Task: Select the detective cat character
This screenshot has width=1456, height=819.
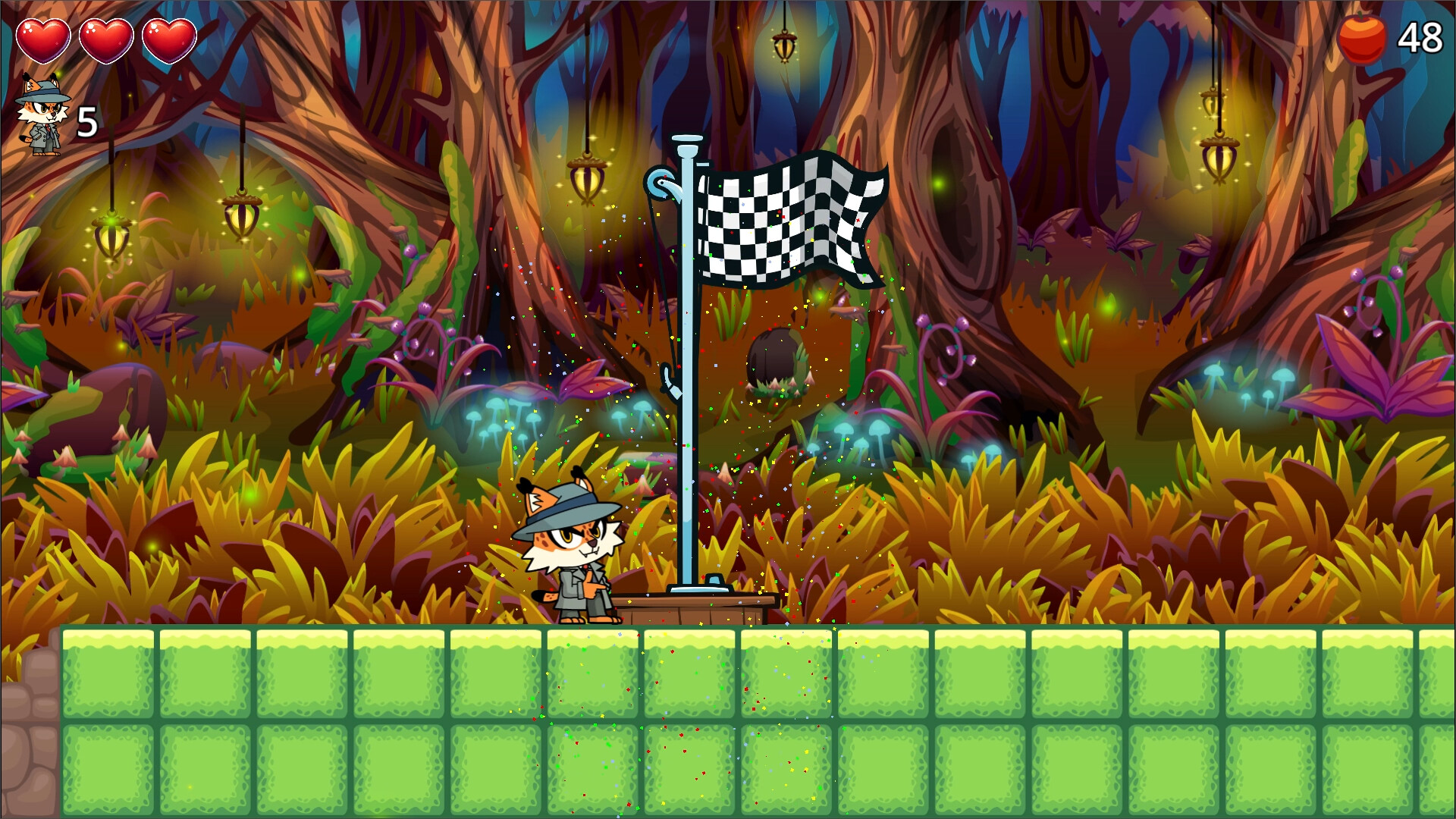Action: (573, 542)
